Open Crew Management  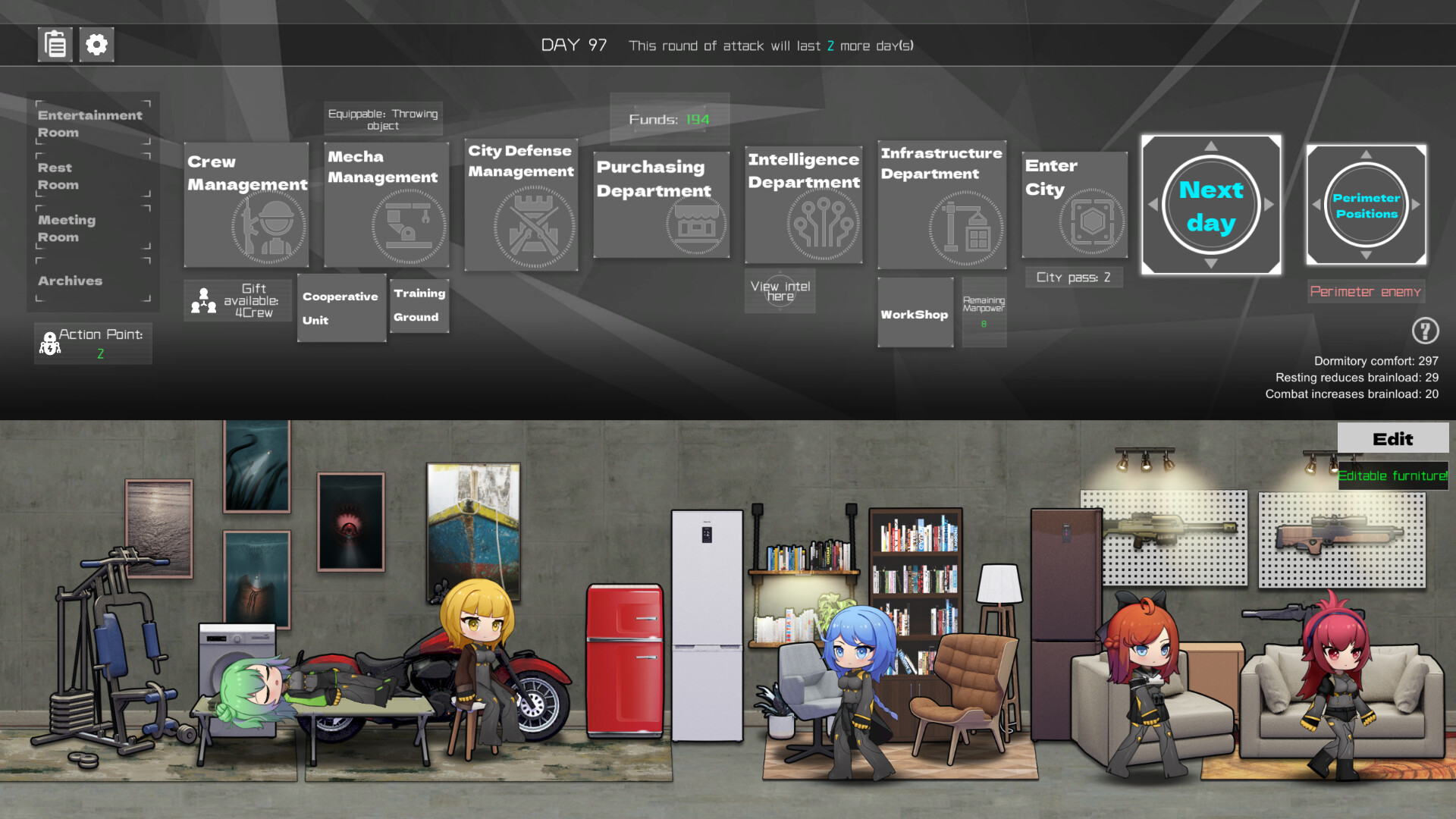(x=246, y=205)
